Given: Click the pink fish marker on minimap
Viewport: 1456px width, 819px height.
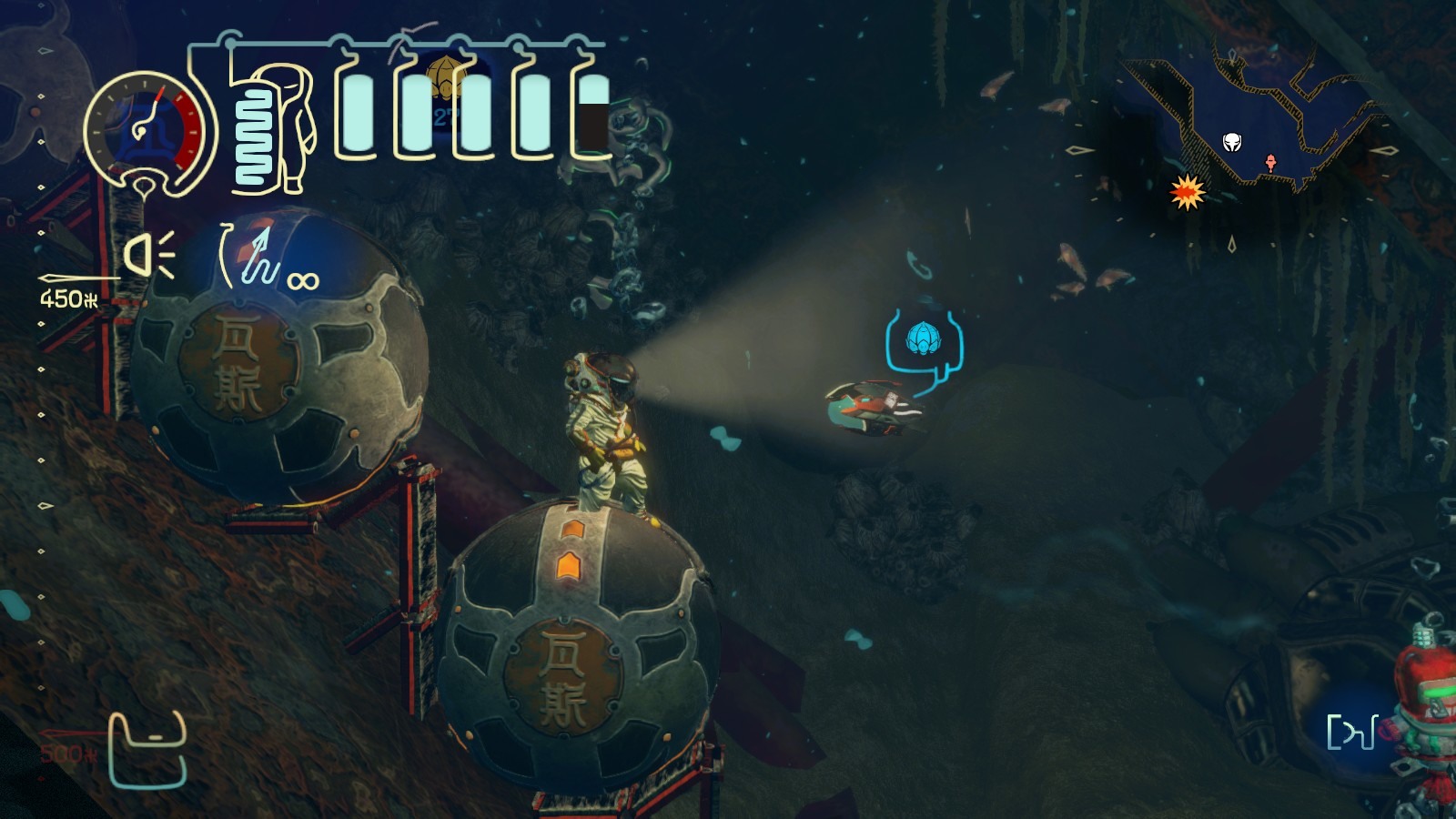Looking at the screenshot, I should click(x=1270, y=160).
